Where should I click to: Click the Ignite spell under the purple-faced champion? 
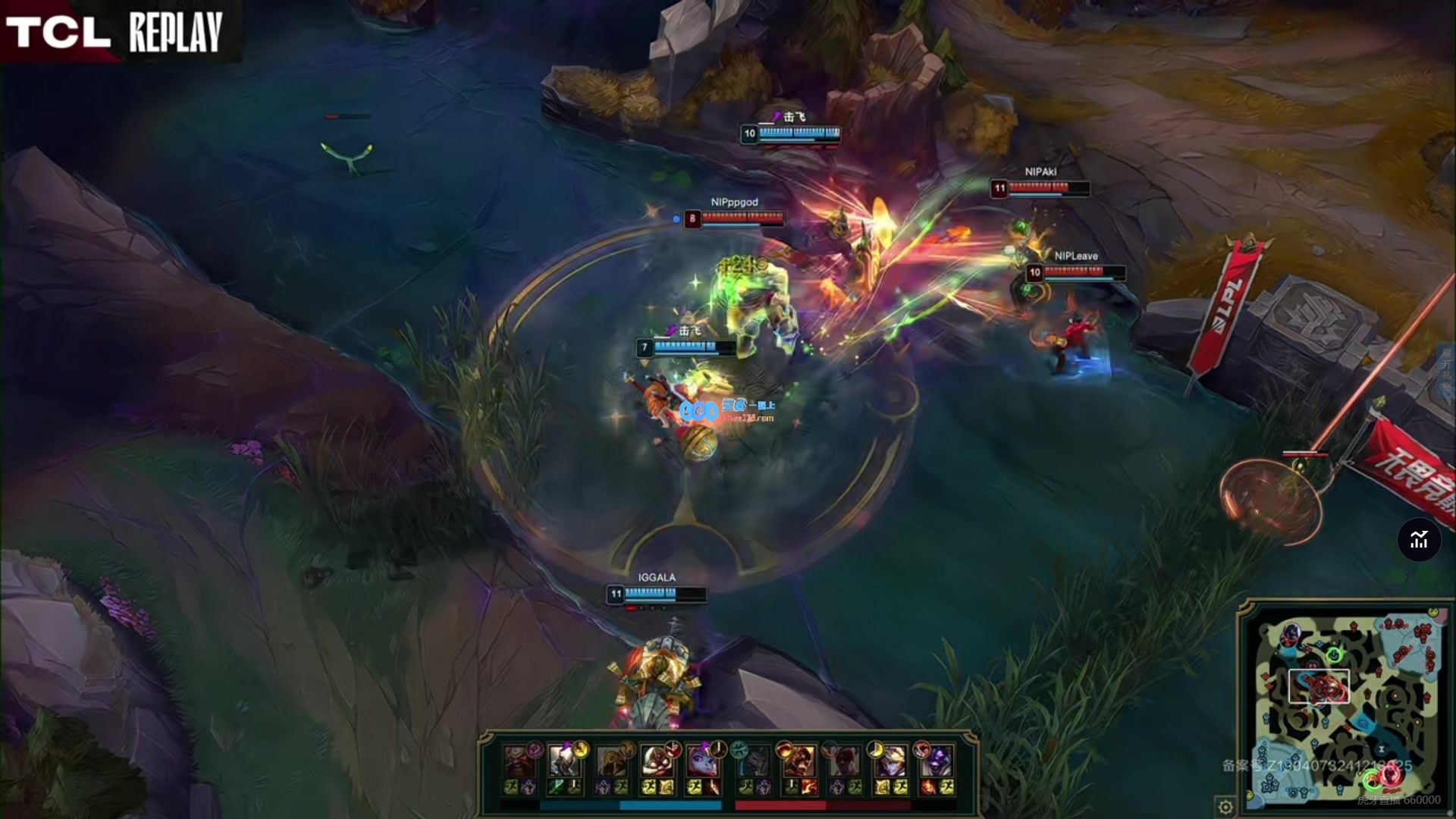coord(927,787)
